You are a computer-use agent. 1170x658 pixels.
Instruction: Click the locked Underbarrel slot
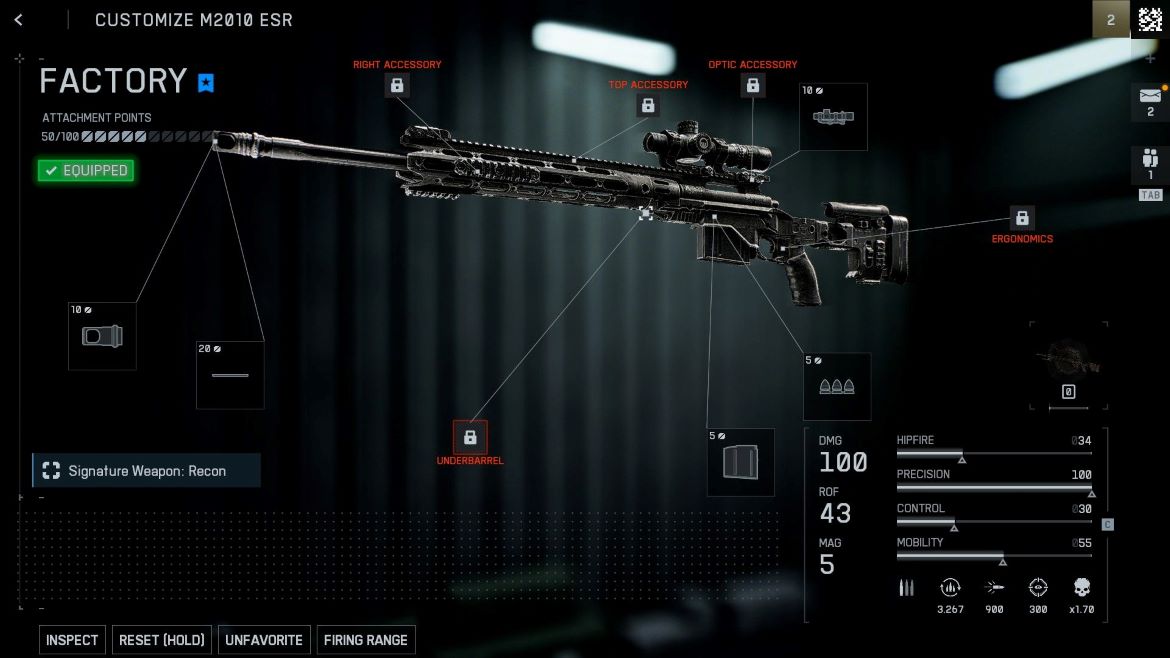tap(470, 437)
